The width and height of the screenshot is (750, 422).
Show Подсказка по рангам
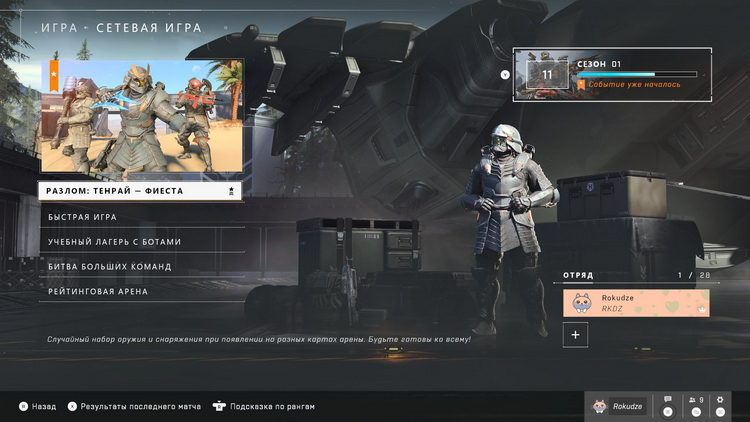(264, 407)
